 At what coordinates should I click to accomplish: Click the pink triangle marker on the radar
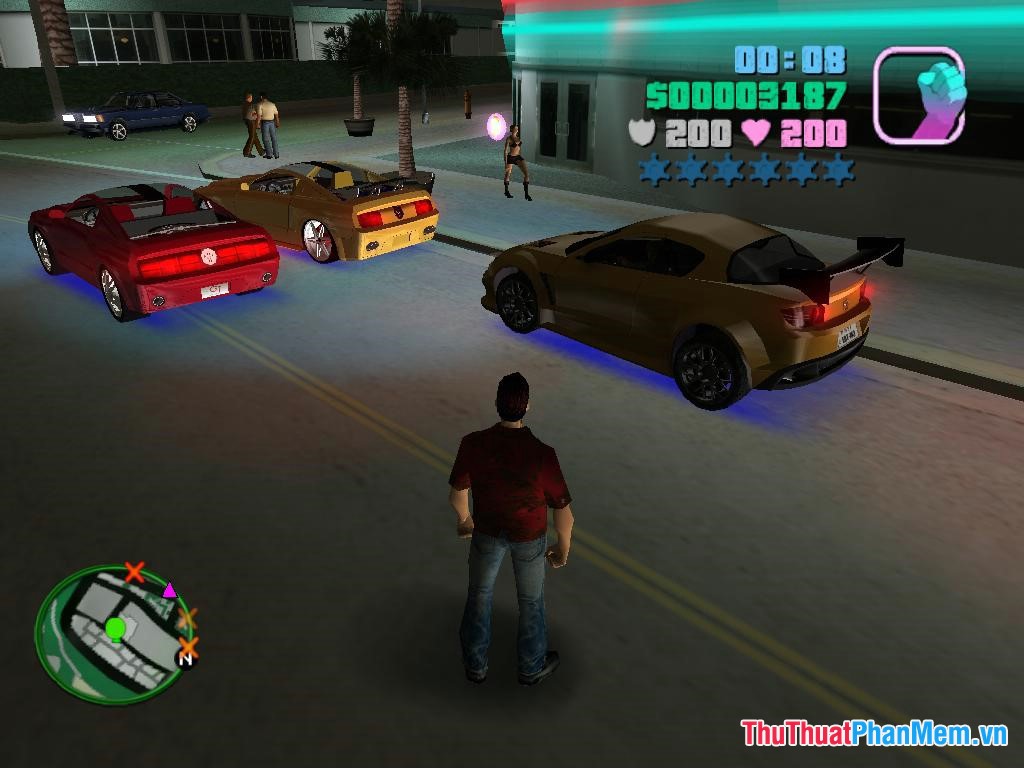point(169,590)
